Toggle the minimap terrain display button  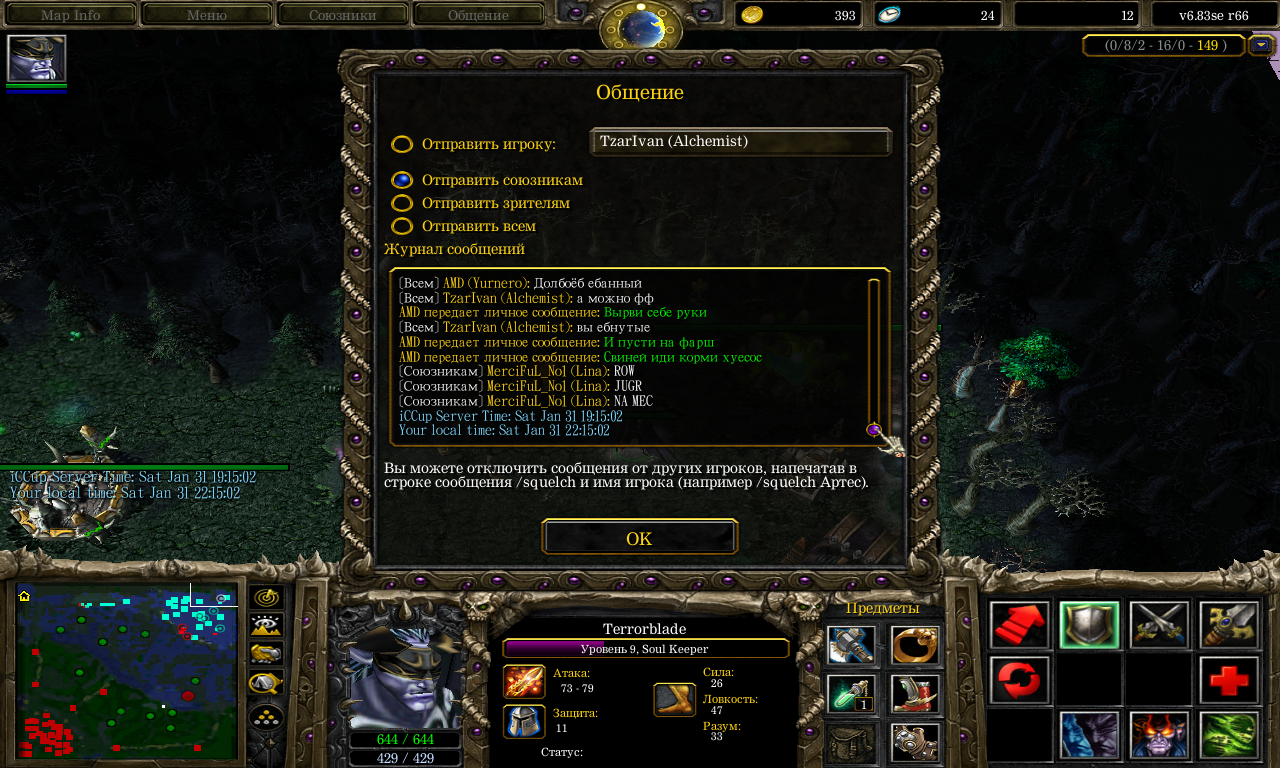(x=267, y=626)
